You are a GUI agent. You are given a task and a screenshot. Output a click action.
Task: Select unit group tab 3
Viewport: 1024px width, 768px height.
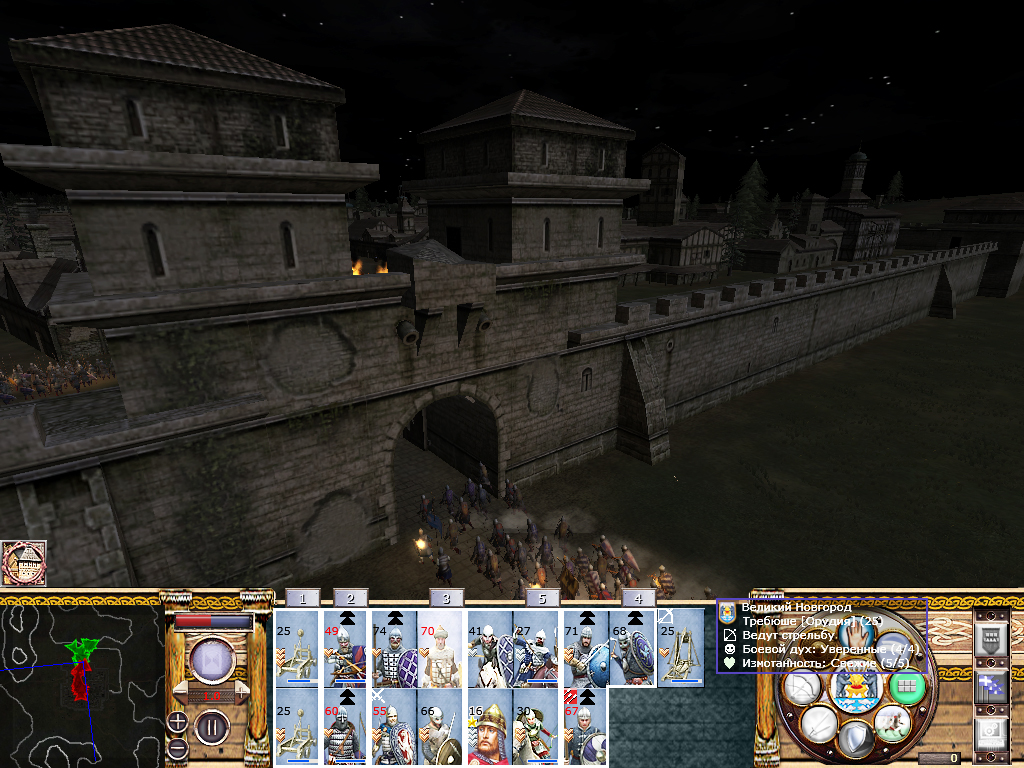pyautogui.click(x=447, y=597)
